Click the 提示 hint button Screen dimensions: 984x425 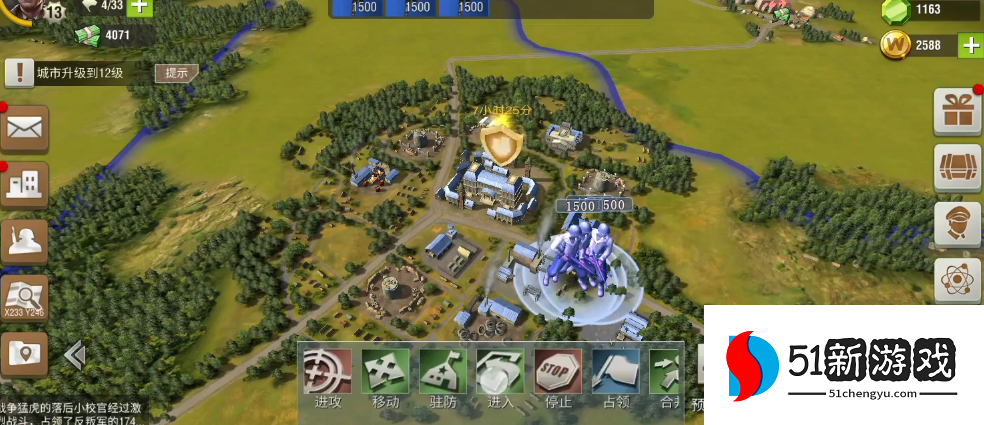coord(176,73)
